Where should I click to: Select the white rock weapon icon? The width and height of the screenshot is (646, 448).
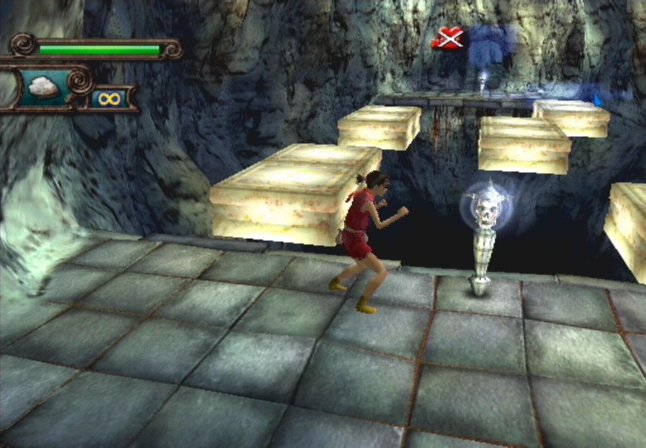tap(42, 87)
